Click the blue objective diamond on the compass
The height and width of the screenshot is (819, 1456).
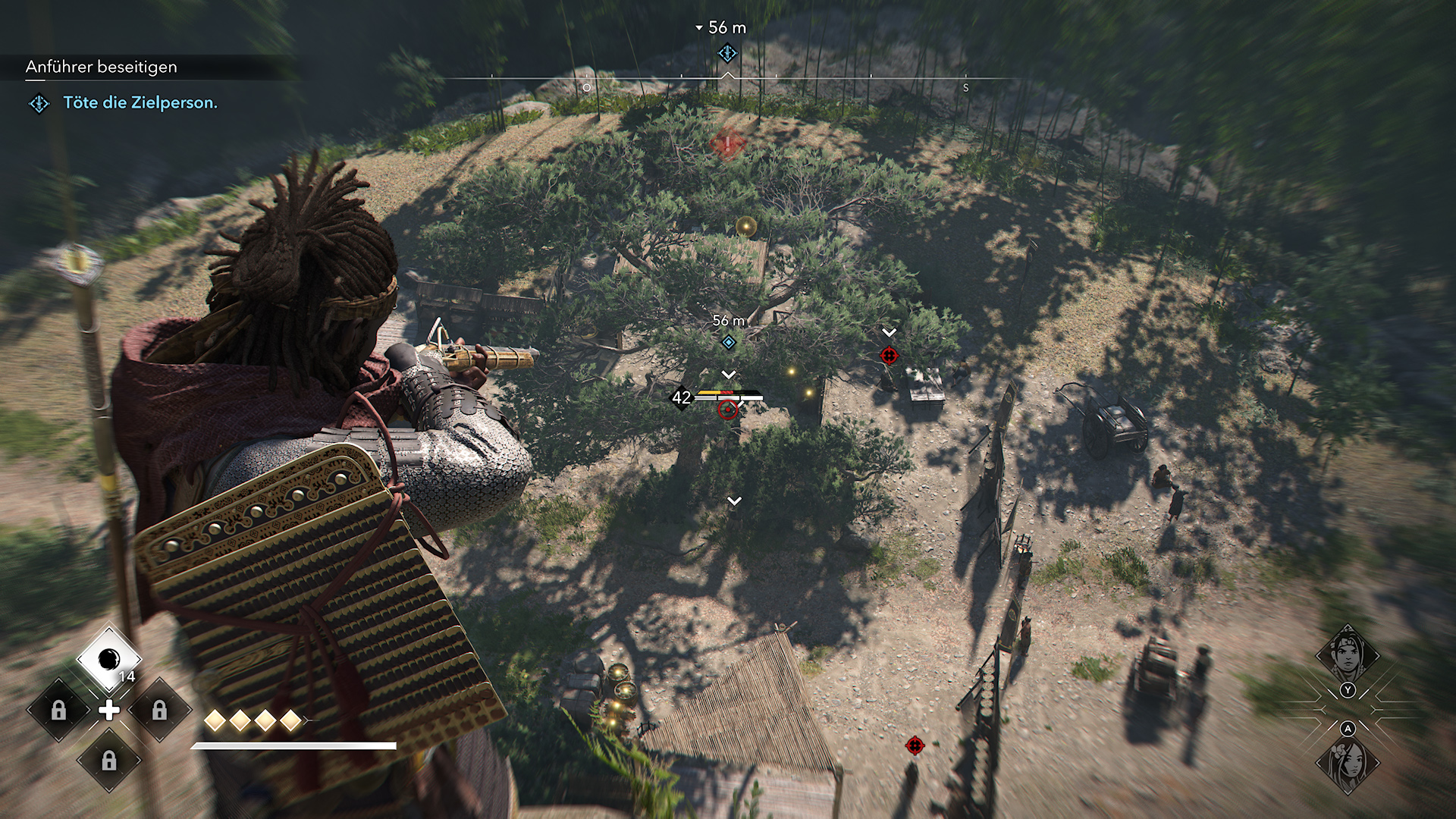[726, 54]
